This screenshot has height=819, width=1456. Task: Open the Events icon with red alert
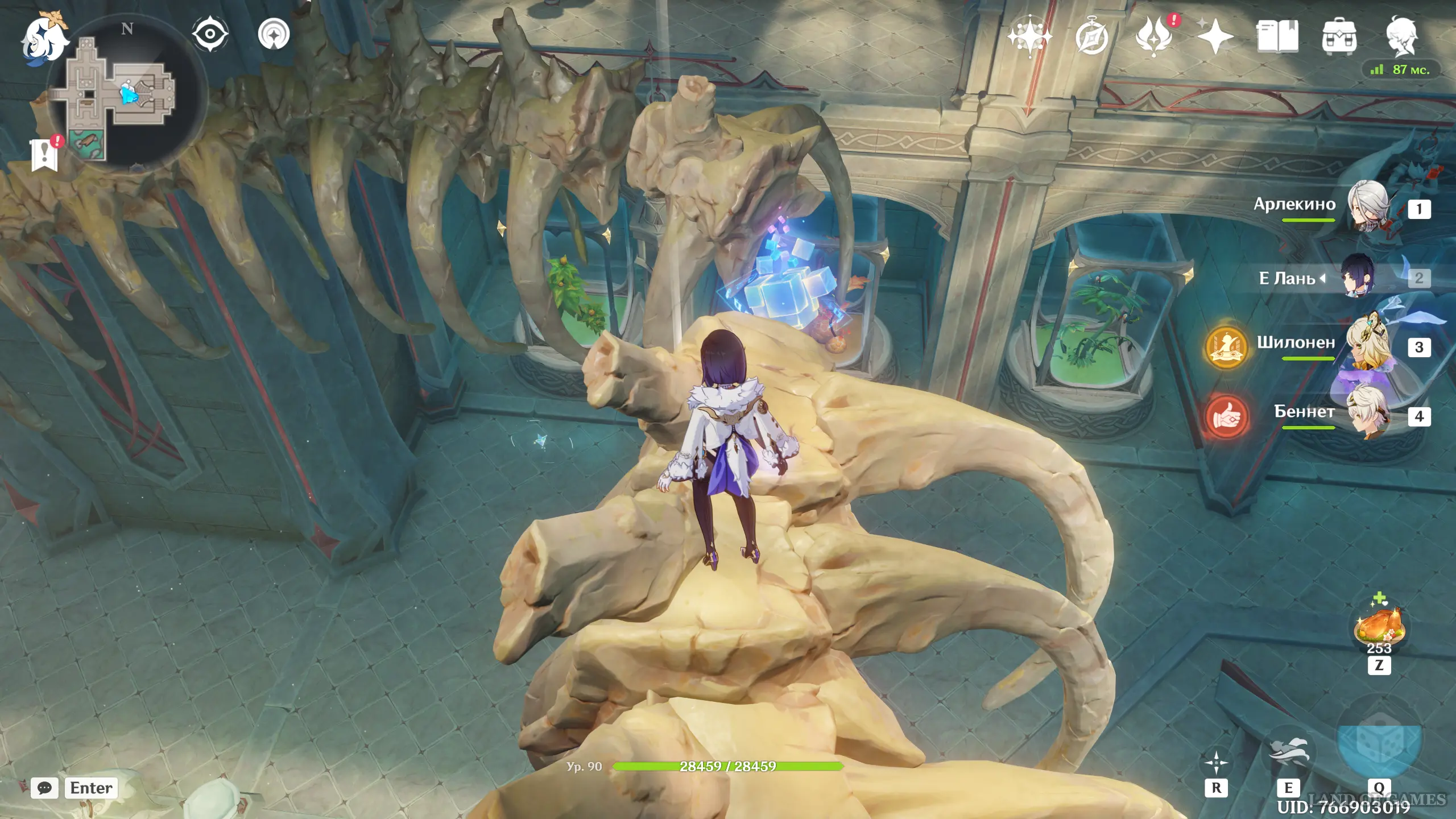point(1153,36)
